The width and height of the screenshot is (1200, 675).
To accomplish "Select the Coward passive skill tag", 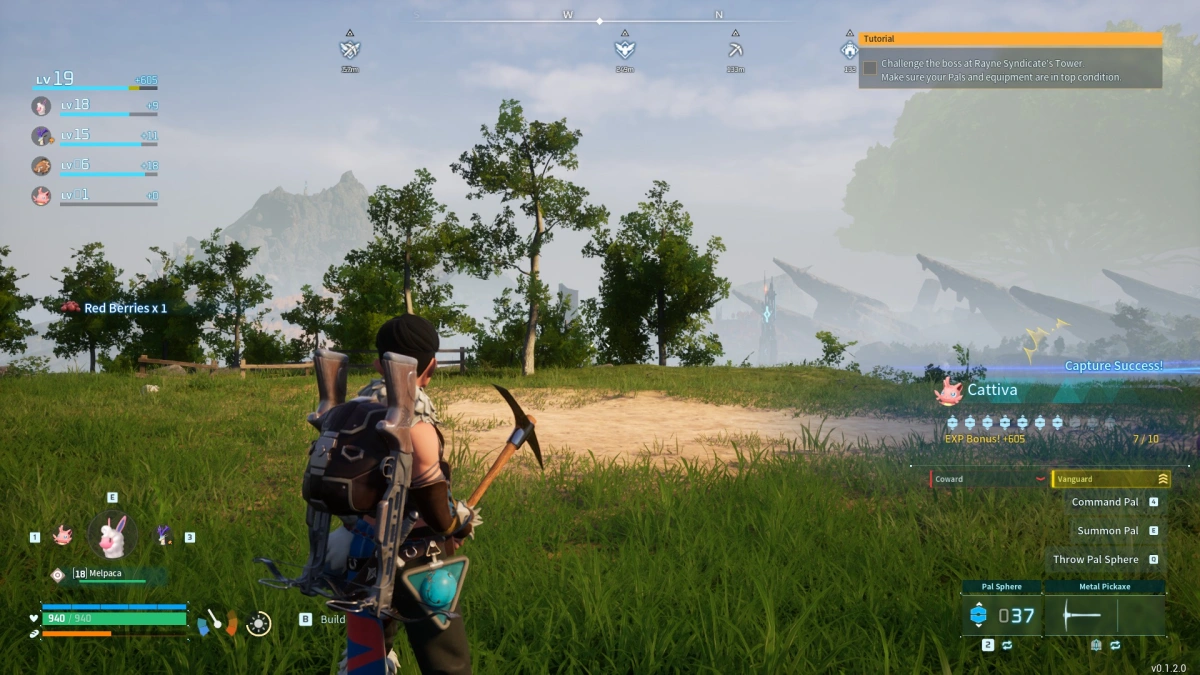I will click(988, 479).
